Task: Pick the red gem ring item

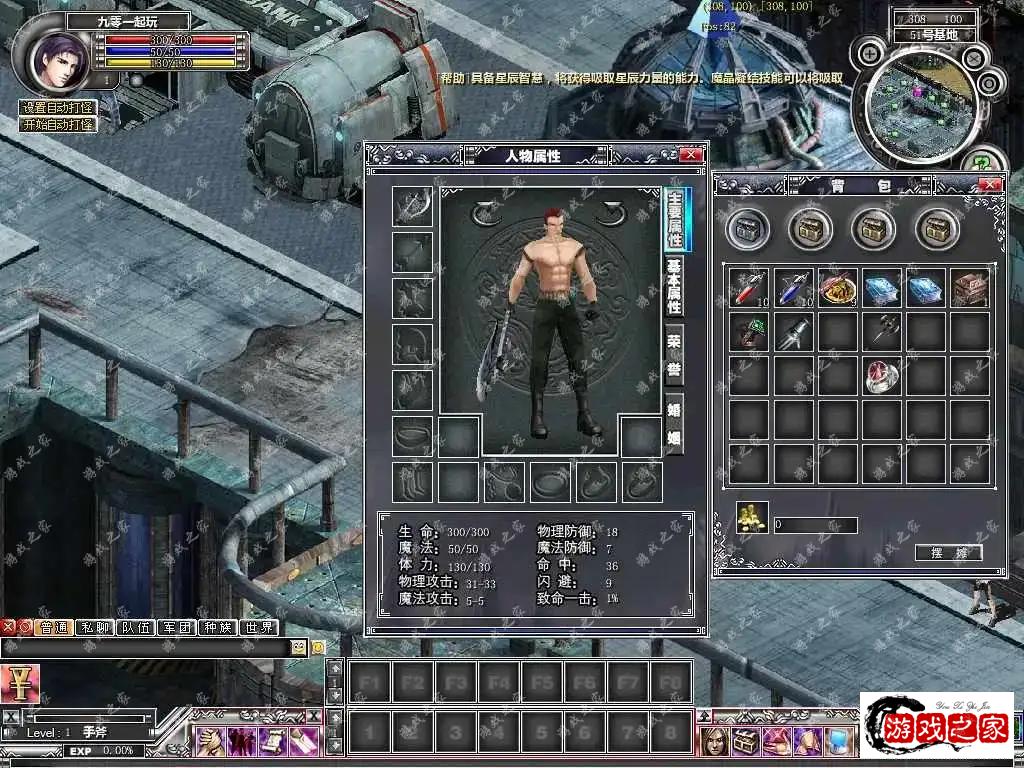Action: [881, 375]
